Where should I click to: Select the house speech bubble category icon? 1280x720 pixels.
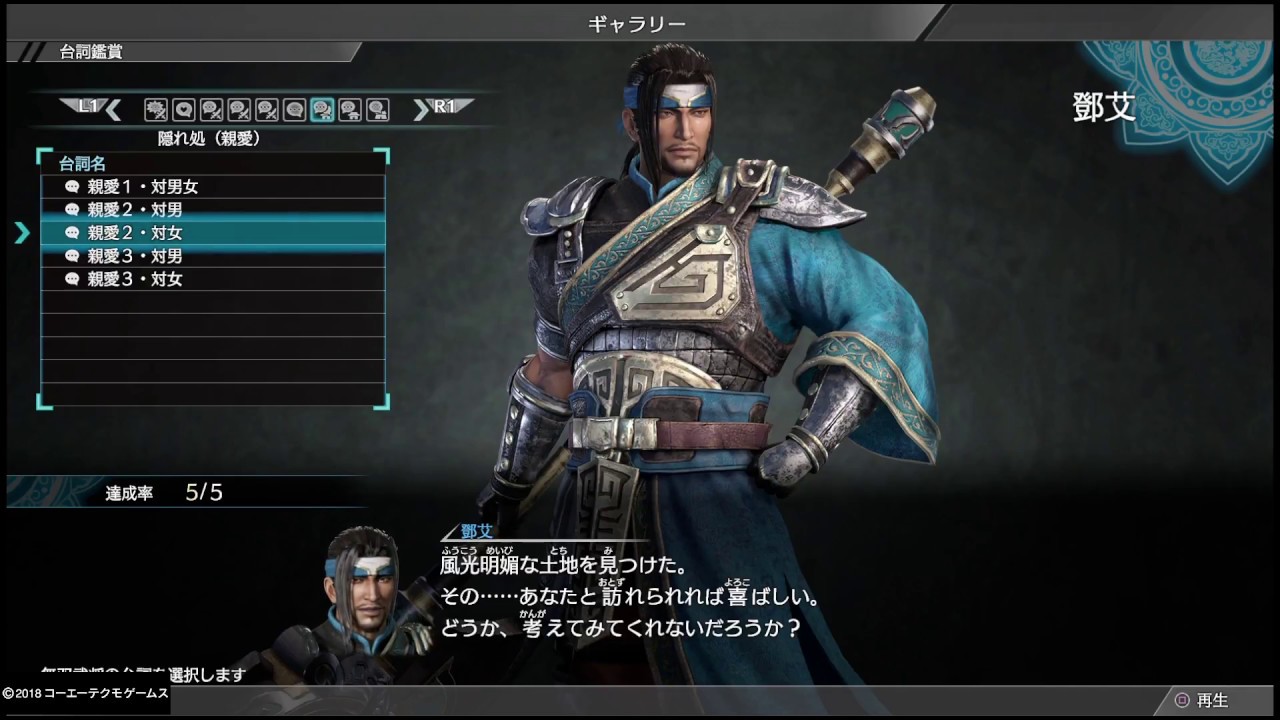(351, 108)
